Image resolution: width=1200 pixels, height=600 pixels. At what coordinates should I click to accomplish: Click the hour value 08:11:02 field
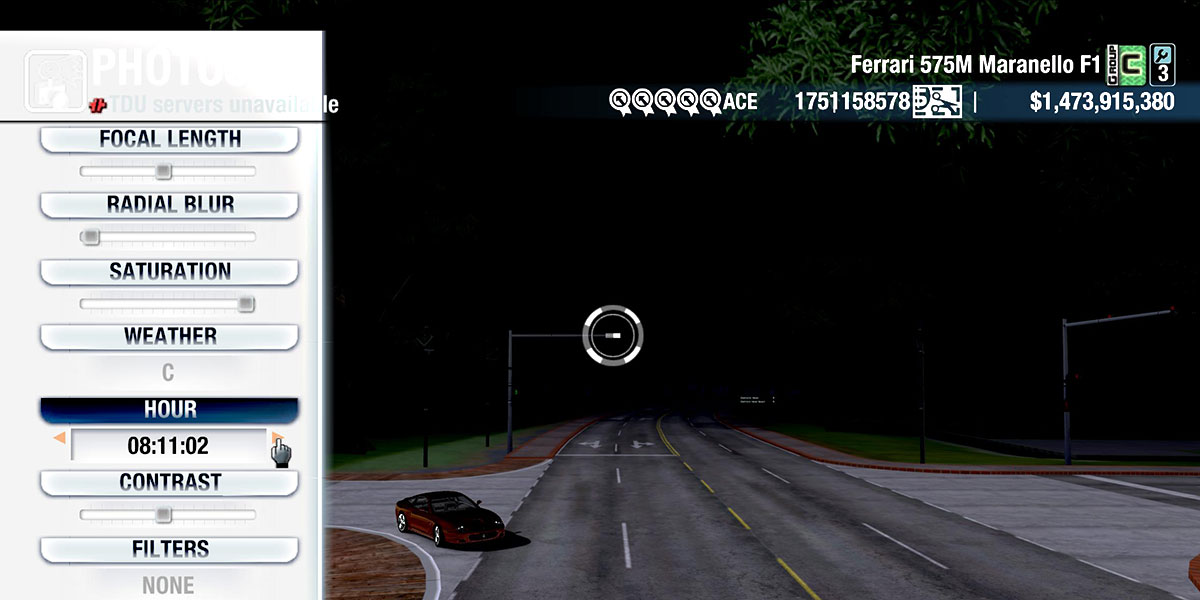tap(168, 446)
